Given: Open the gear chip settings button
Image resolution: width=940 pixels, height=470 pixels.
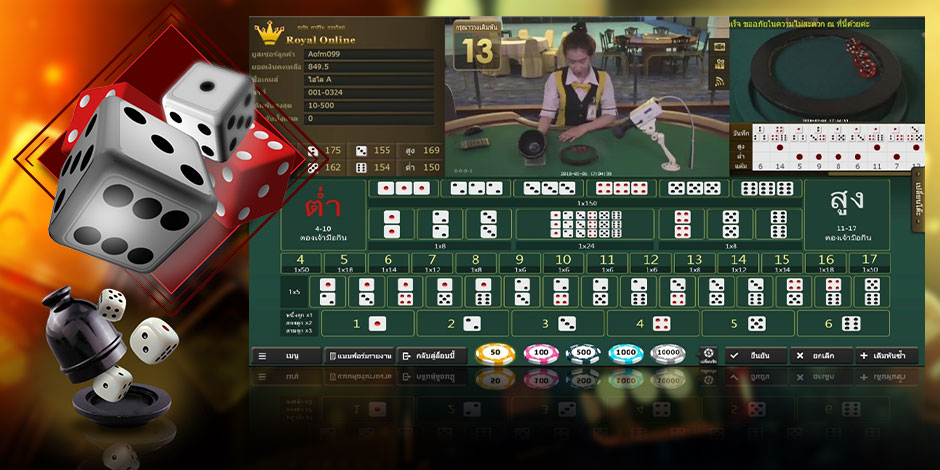Looking at the screenshot, I should 708,355.
